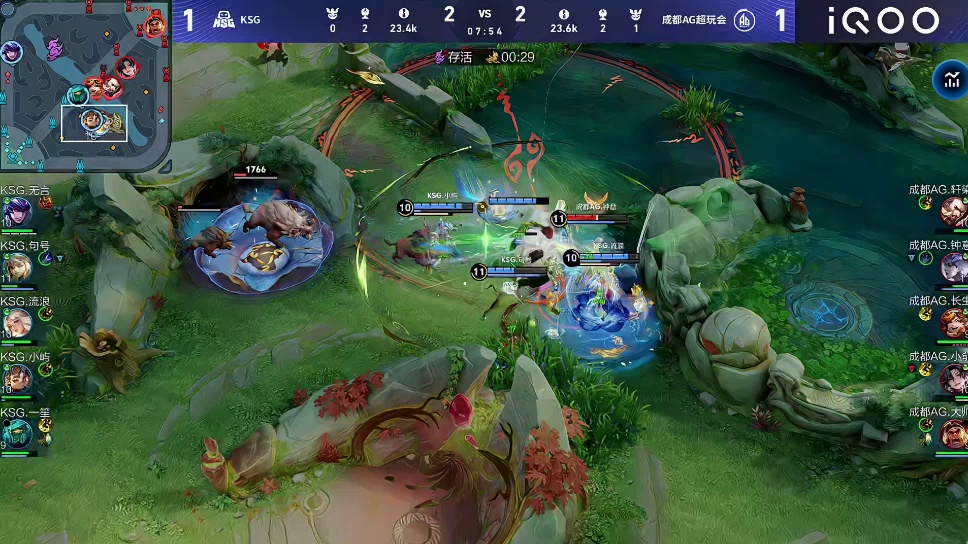Select KSG.一笙's hero portrait

(16, 434)
